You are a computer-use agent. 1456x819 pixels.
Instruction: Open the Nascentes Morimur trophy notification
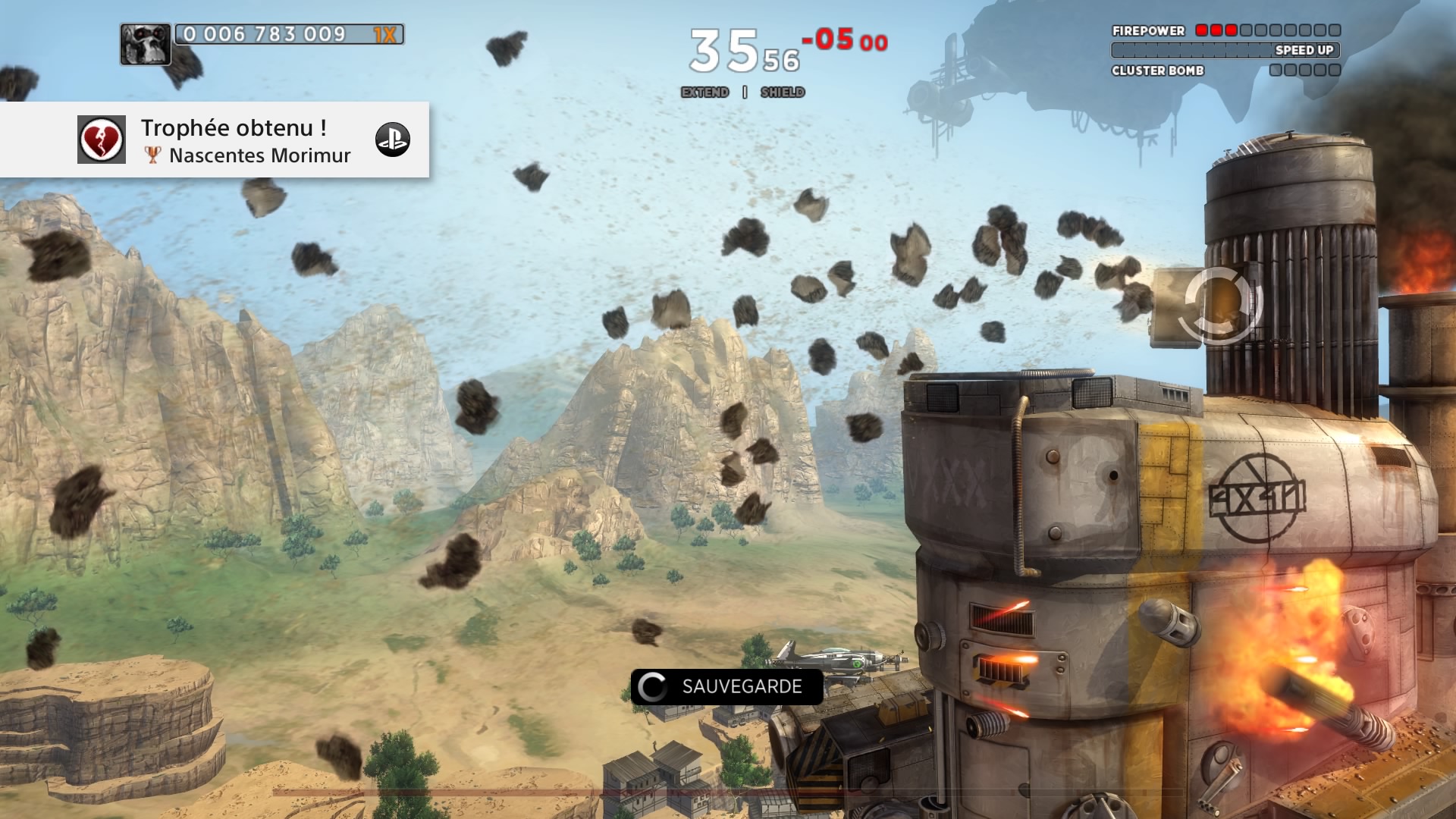245,141
